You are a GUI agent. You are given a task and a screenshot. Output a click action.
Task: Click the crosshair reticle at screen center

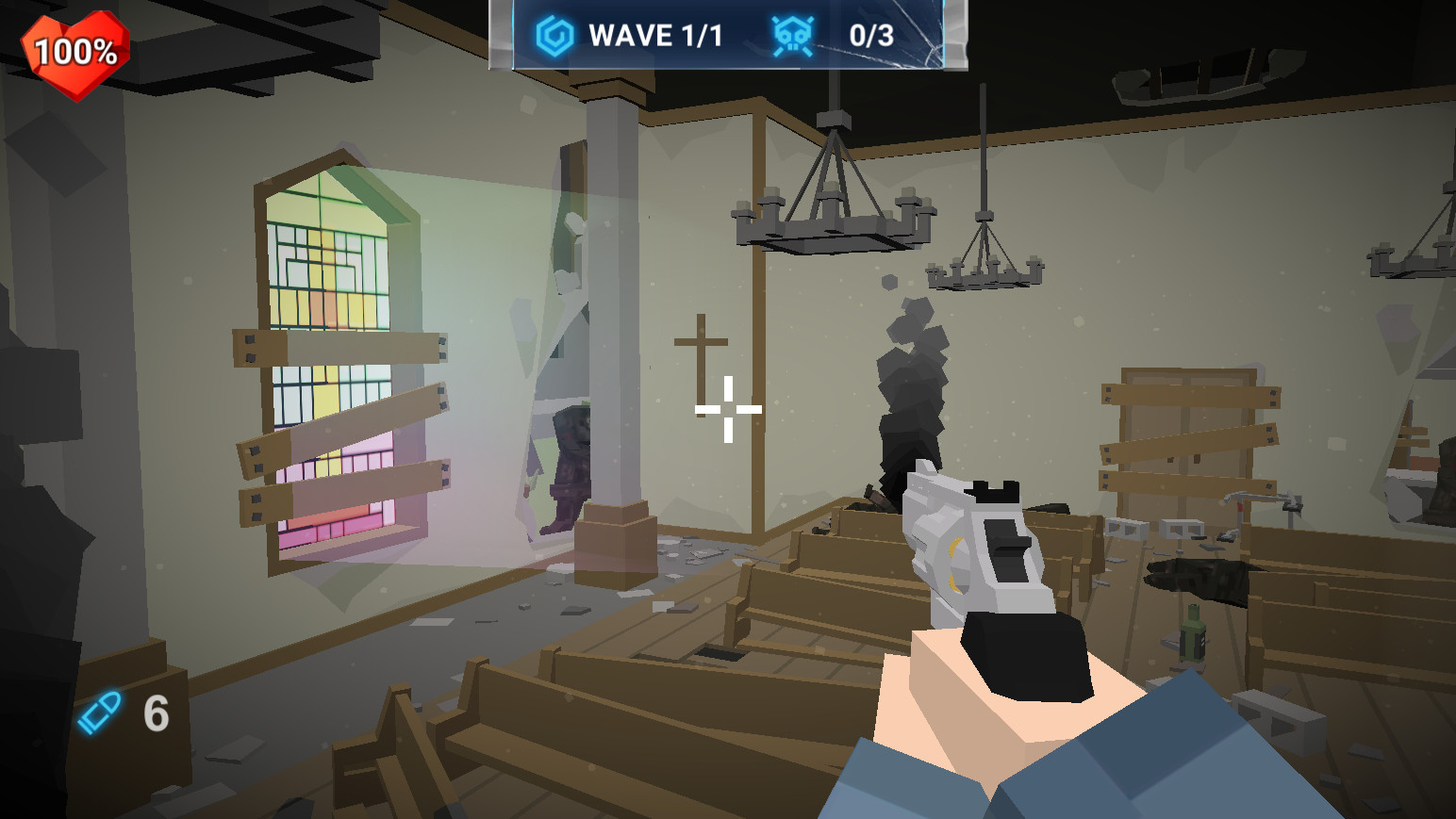pyautogui.click(x=726, y=409)
